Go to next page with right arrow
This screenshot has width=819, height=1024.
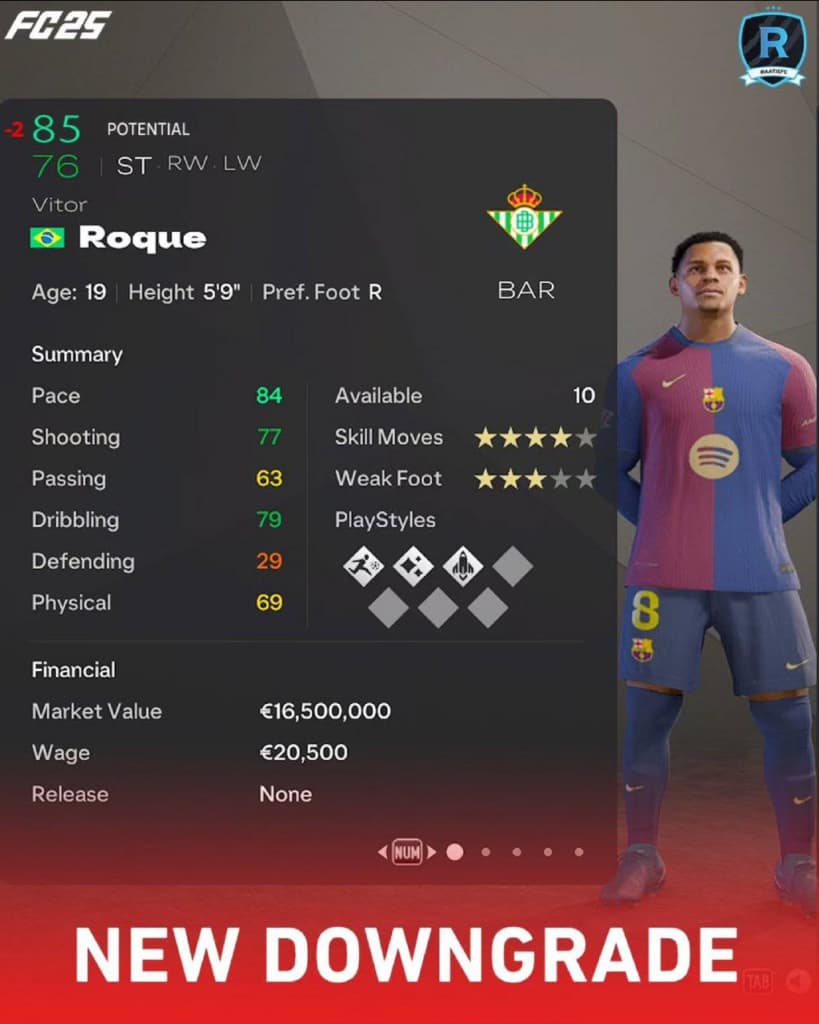pos(432,852)
